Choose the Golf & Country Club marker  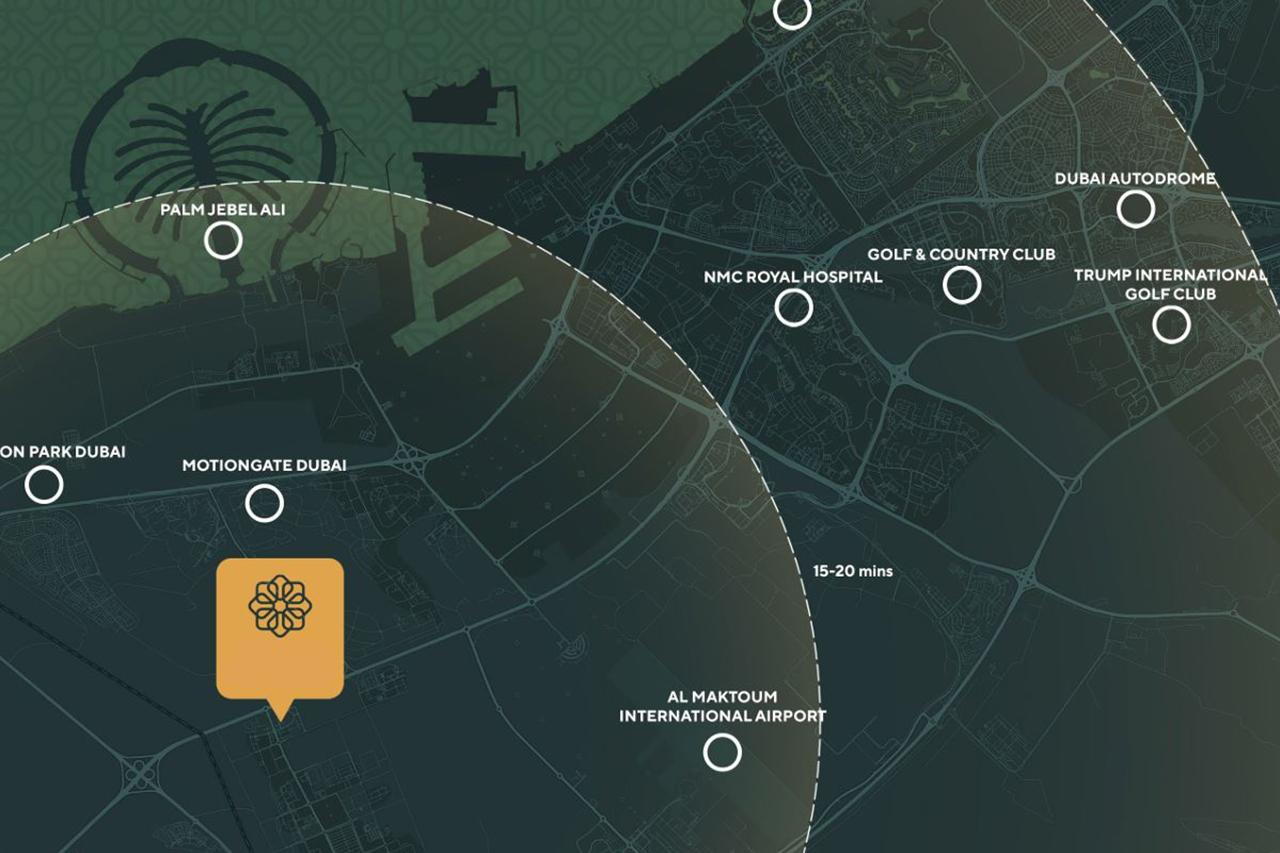pyautogui.click(x=962, y=285)
